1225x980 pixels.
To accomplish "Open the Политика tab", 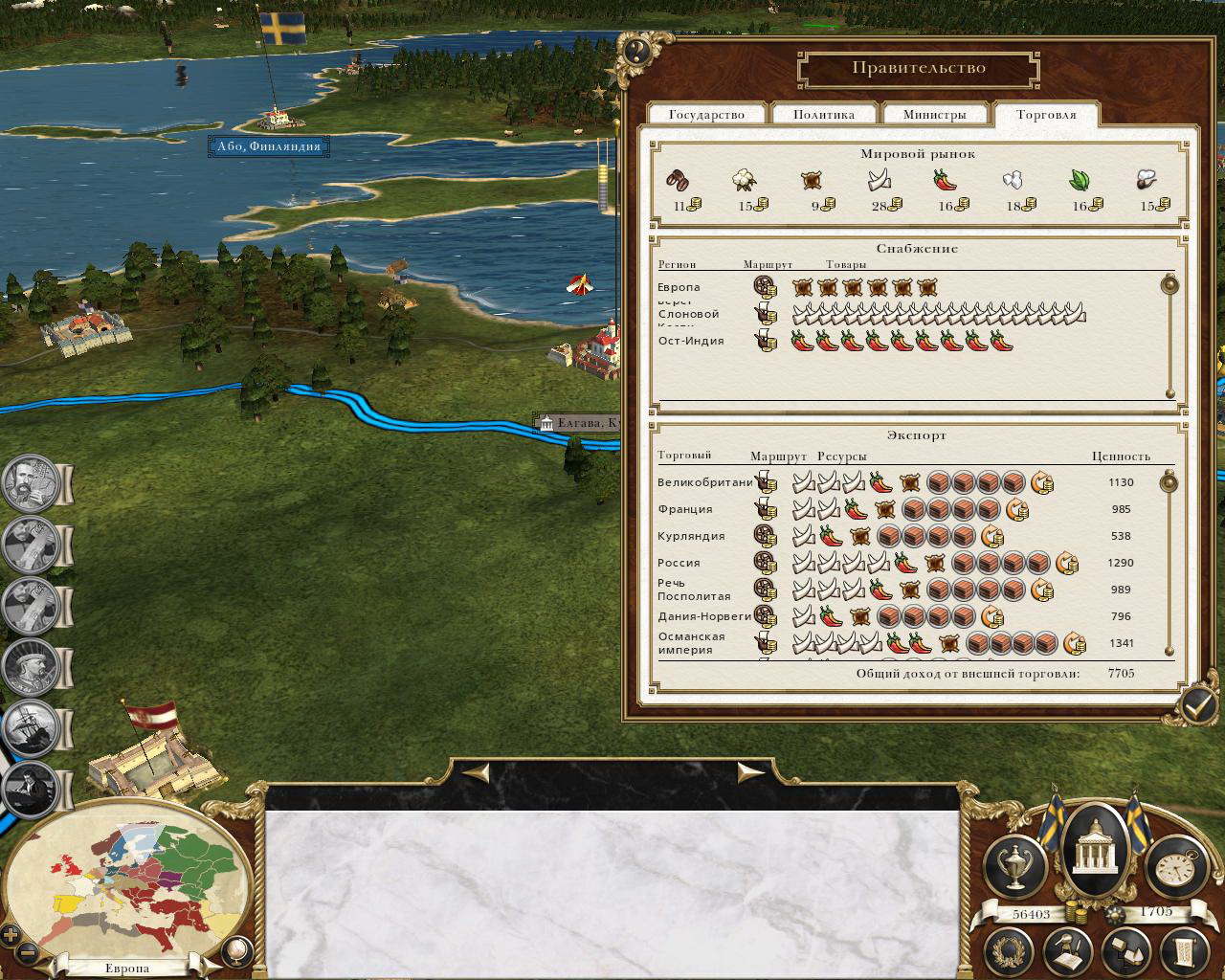I will tap(823, 114).
